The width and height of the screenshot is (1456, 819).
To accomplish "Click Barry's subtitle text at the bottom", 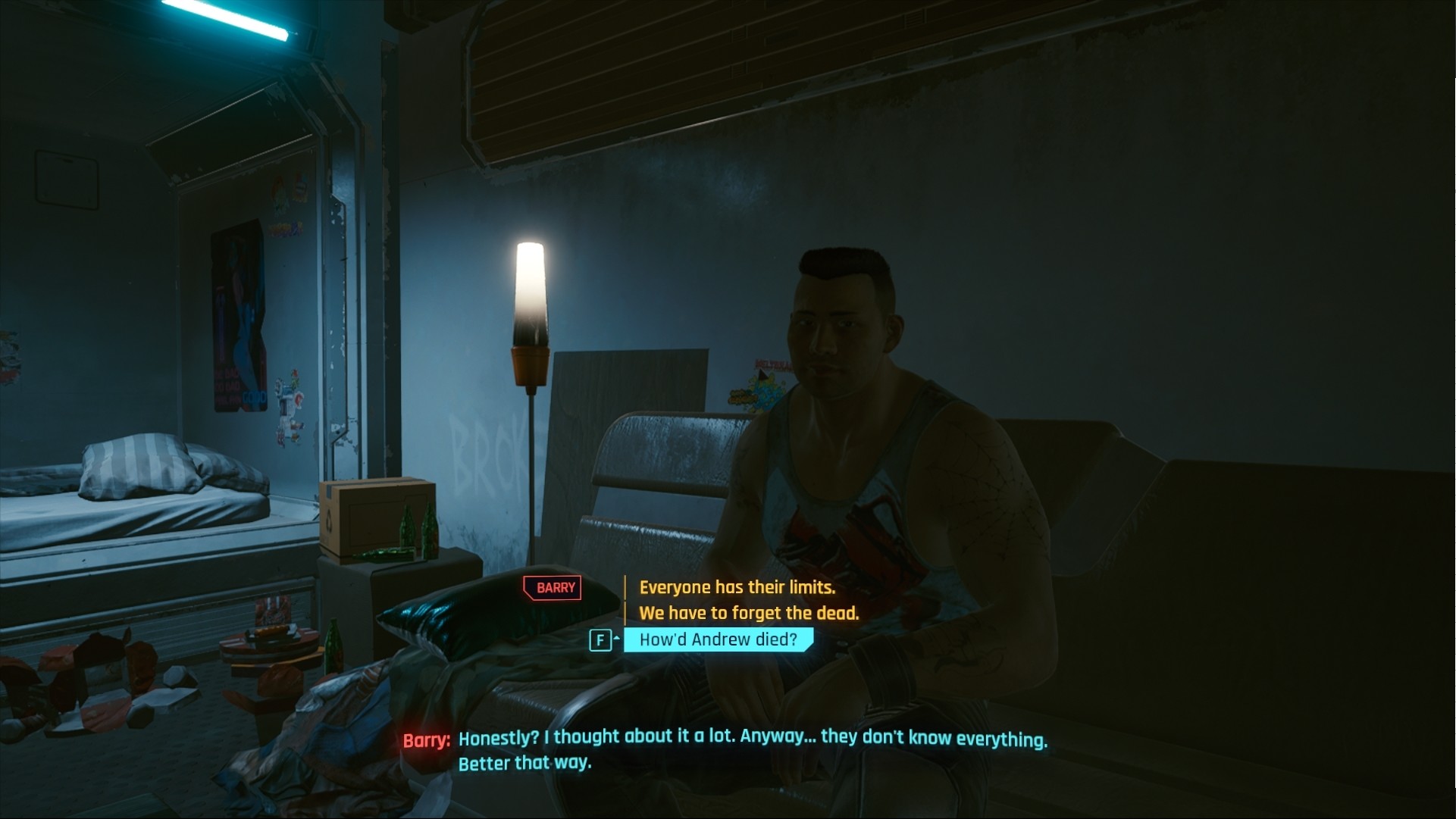I will coord(754,739).
